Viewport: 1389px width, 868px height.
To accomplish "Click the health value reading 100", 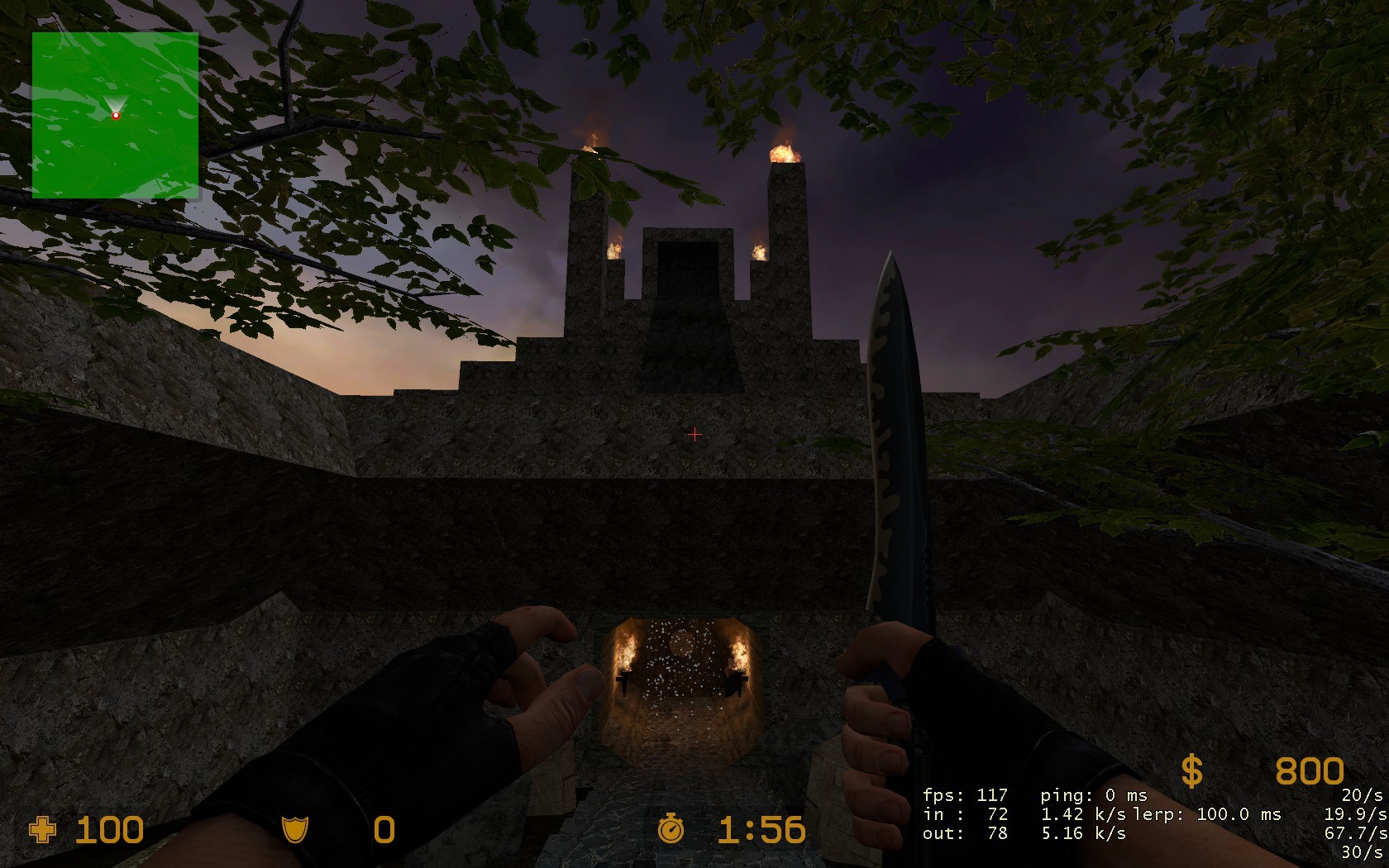I will (x=110, y=829).
